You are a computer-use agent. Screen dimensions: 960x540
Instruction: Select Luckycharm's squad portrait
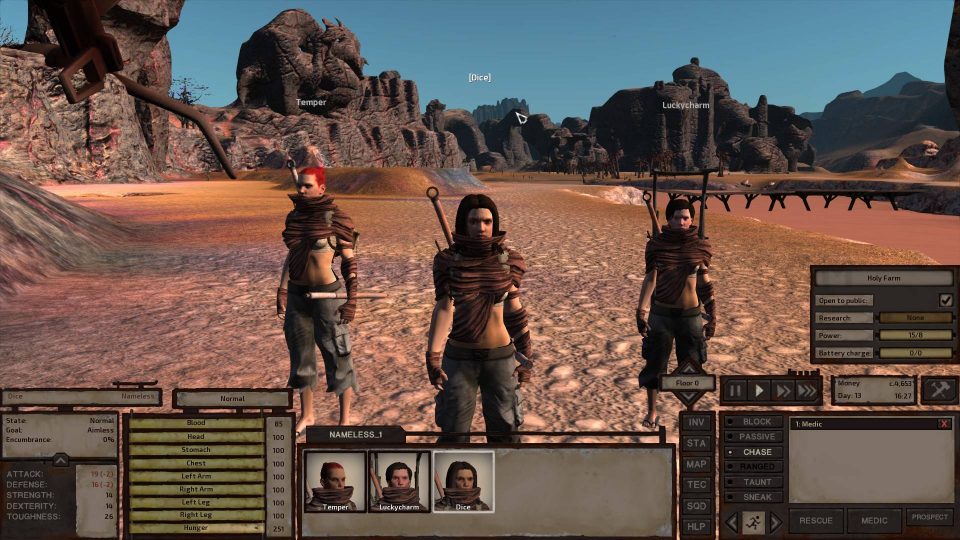pyautogui.click(x=399, y=480)
